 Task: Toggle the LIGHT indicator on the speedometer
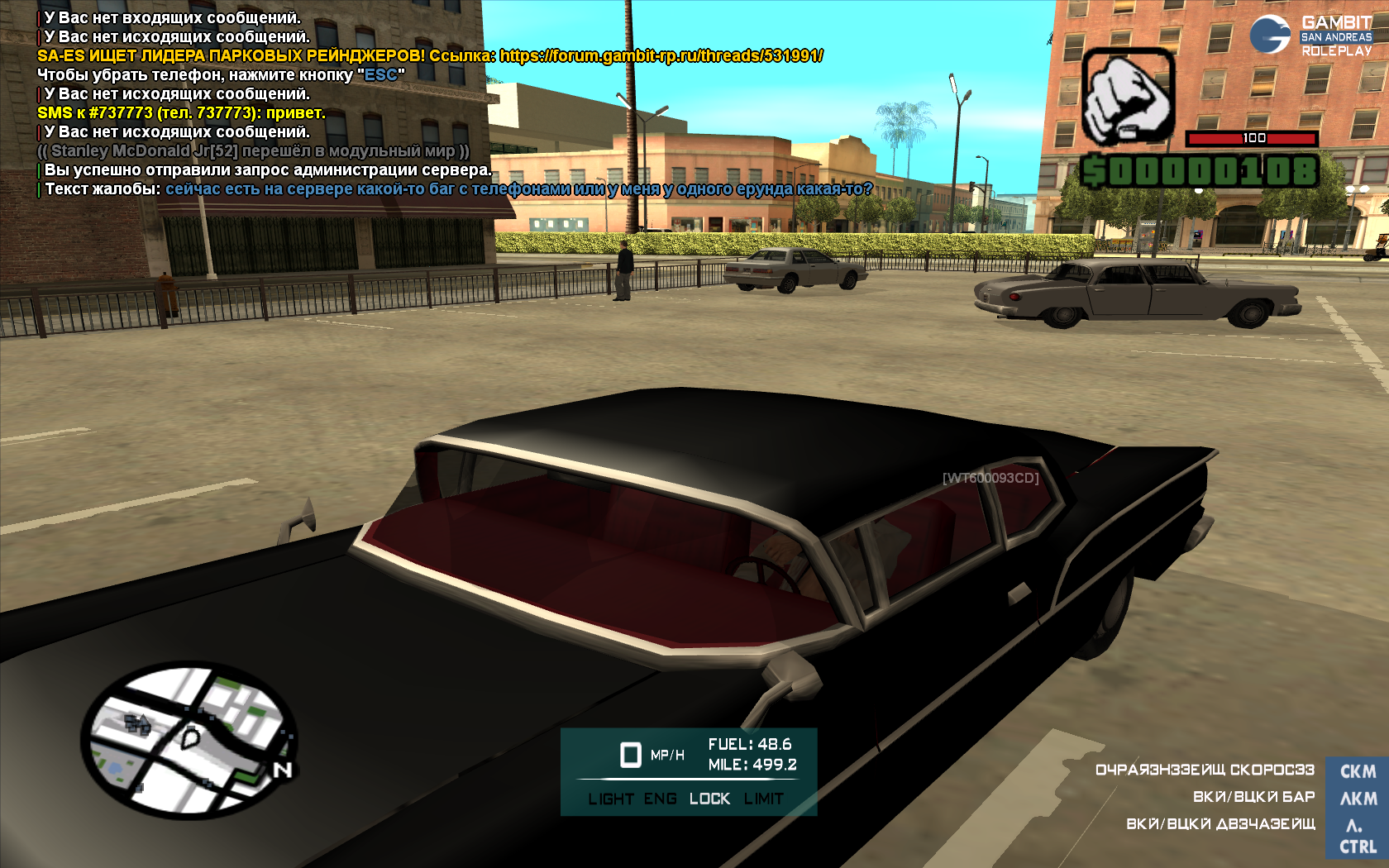click(611, 799)
